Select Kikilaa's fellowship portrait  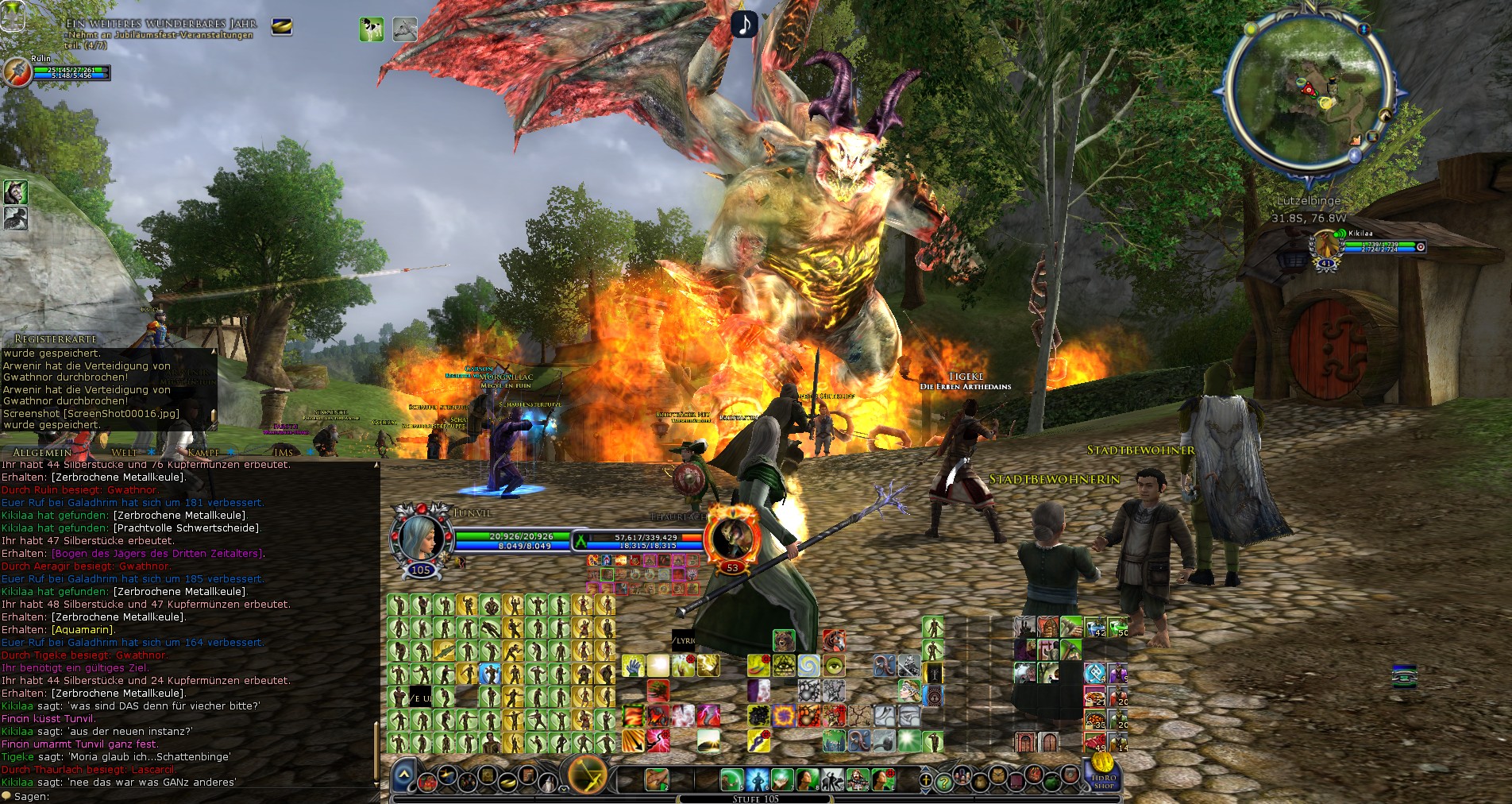1325,245
